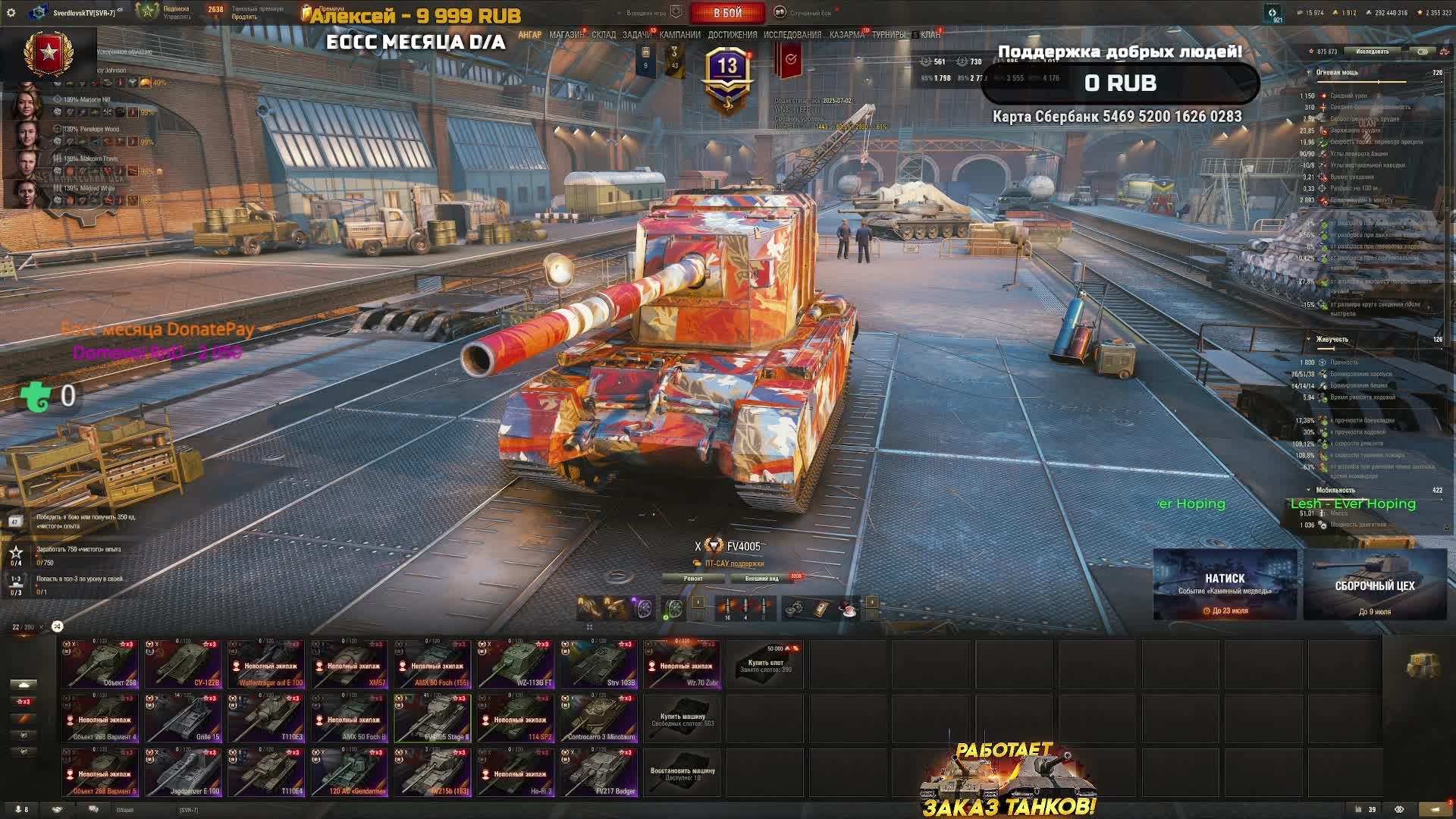Click the Ремонт repair button
The image size is (1456, 819).
(693, 579)
